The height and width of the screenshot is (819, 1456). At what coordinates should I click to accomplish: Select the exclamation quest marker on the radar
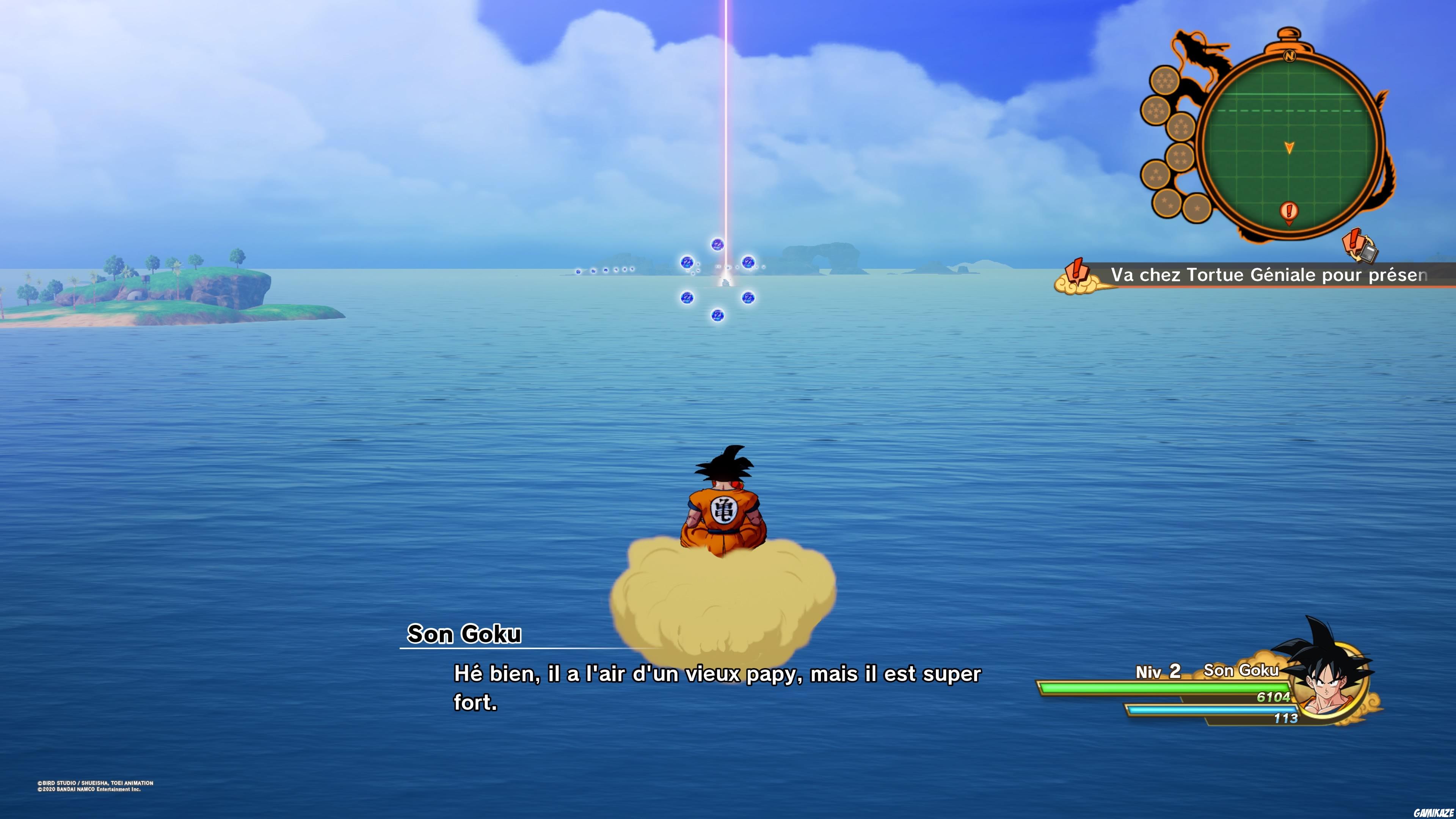[1289, 212]
